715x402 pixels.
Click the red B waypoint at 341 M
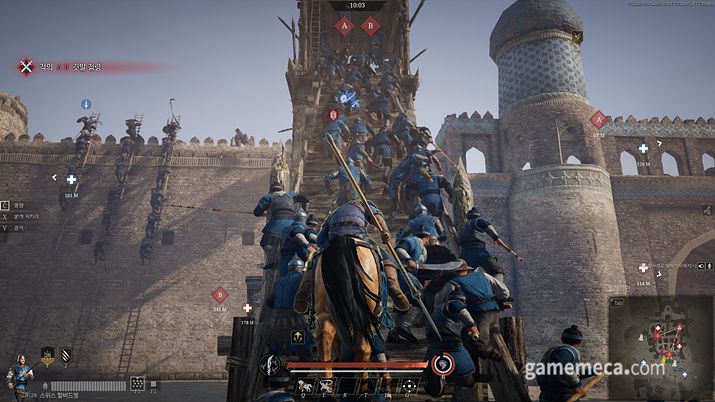220,294
